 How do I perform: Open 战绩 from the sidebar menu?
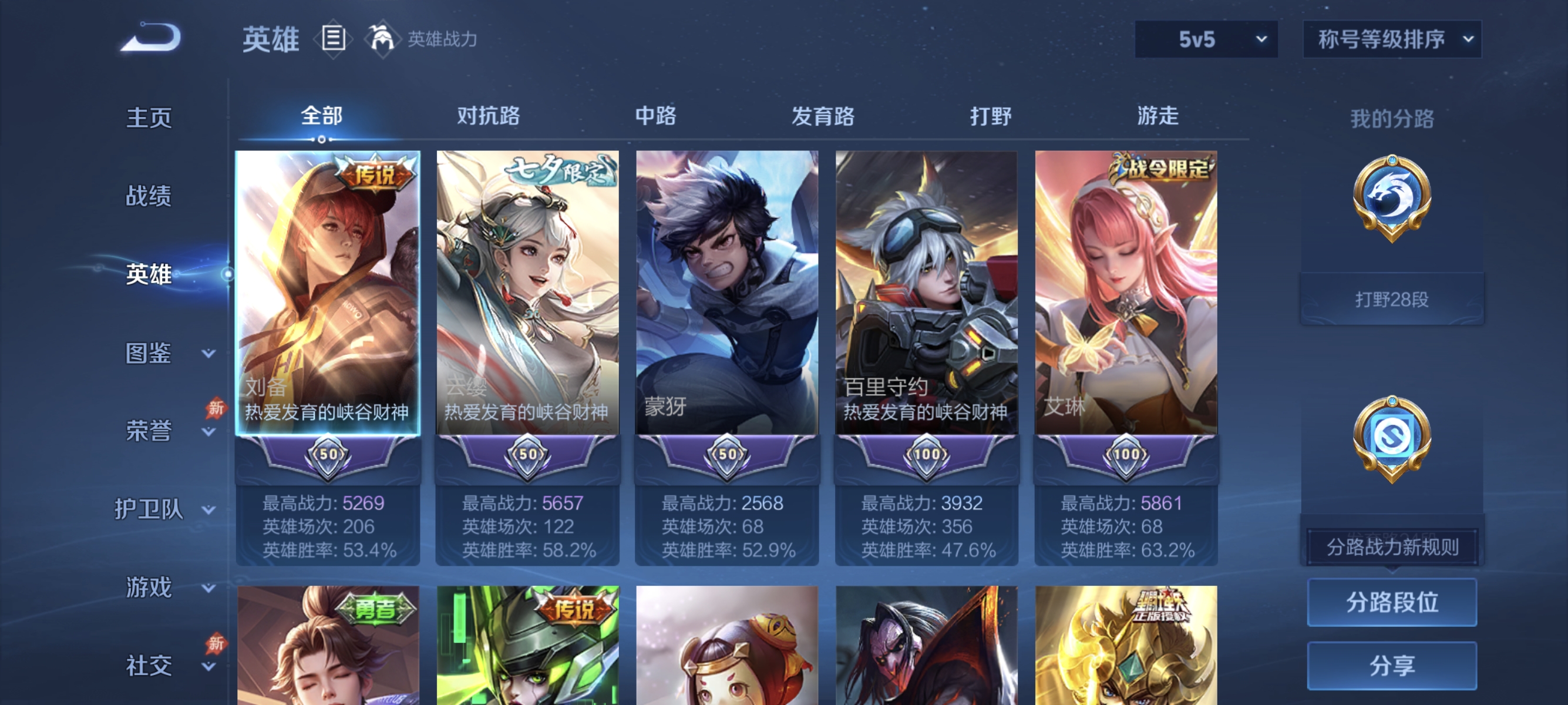(x=148, y=197)
